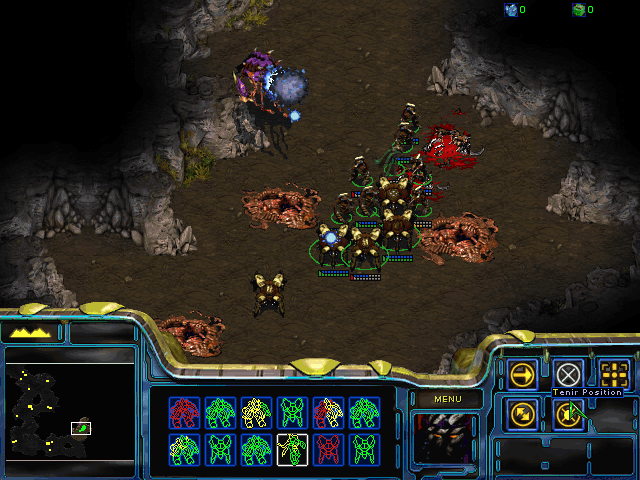
Task: Toggle minimap terrain with the yellow mountain button
Action: pos(32,332)
